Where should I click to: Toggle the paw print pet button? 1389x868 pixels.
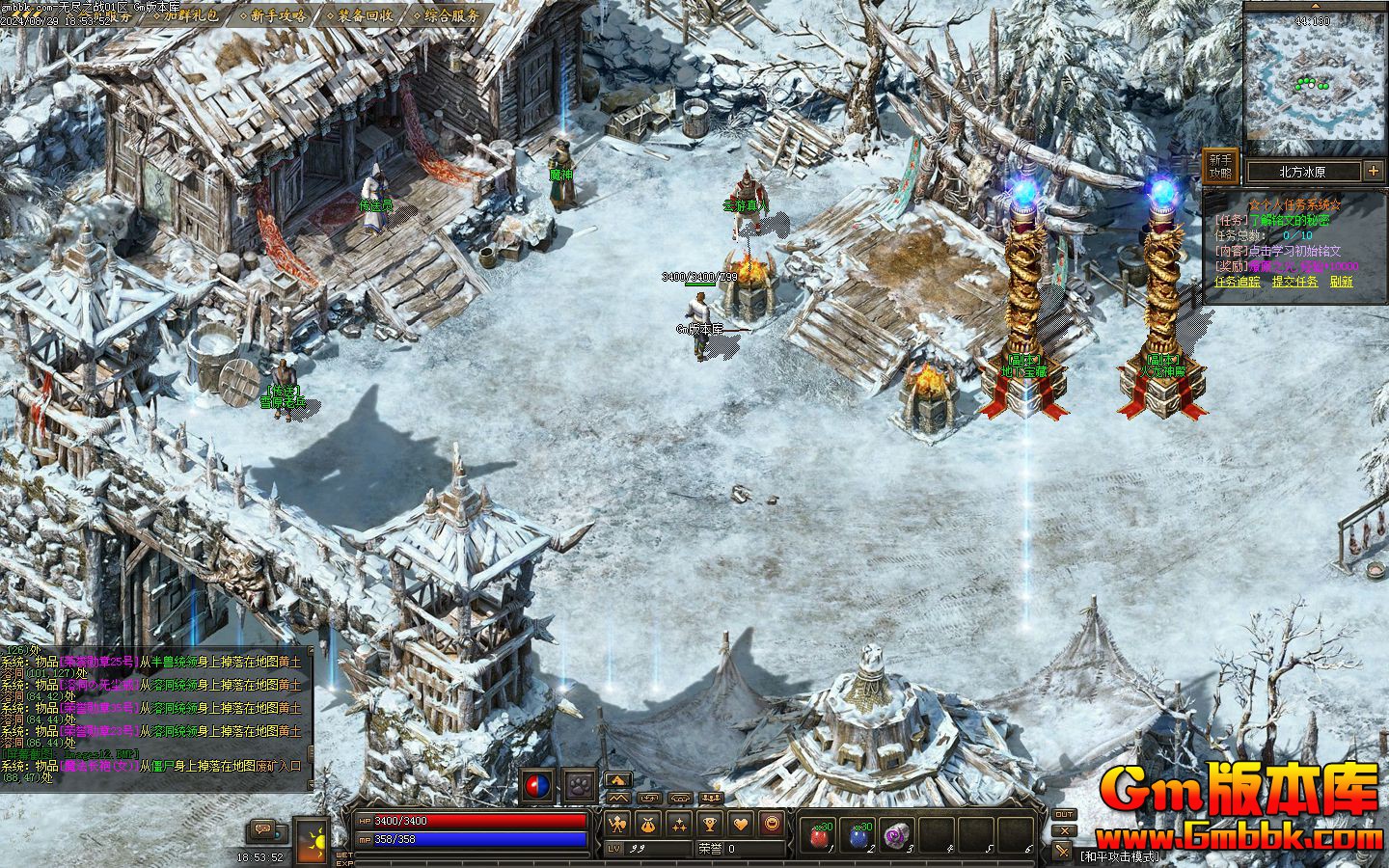pos(580,786)
